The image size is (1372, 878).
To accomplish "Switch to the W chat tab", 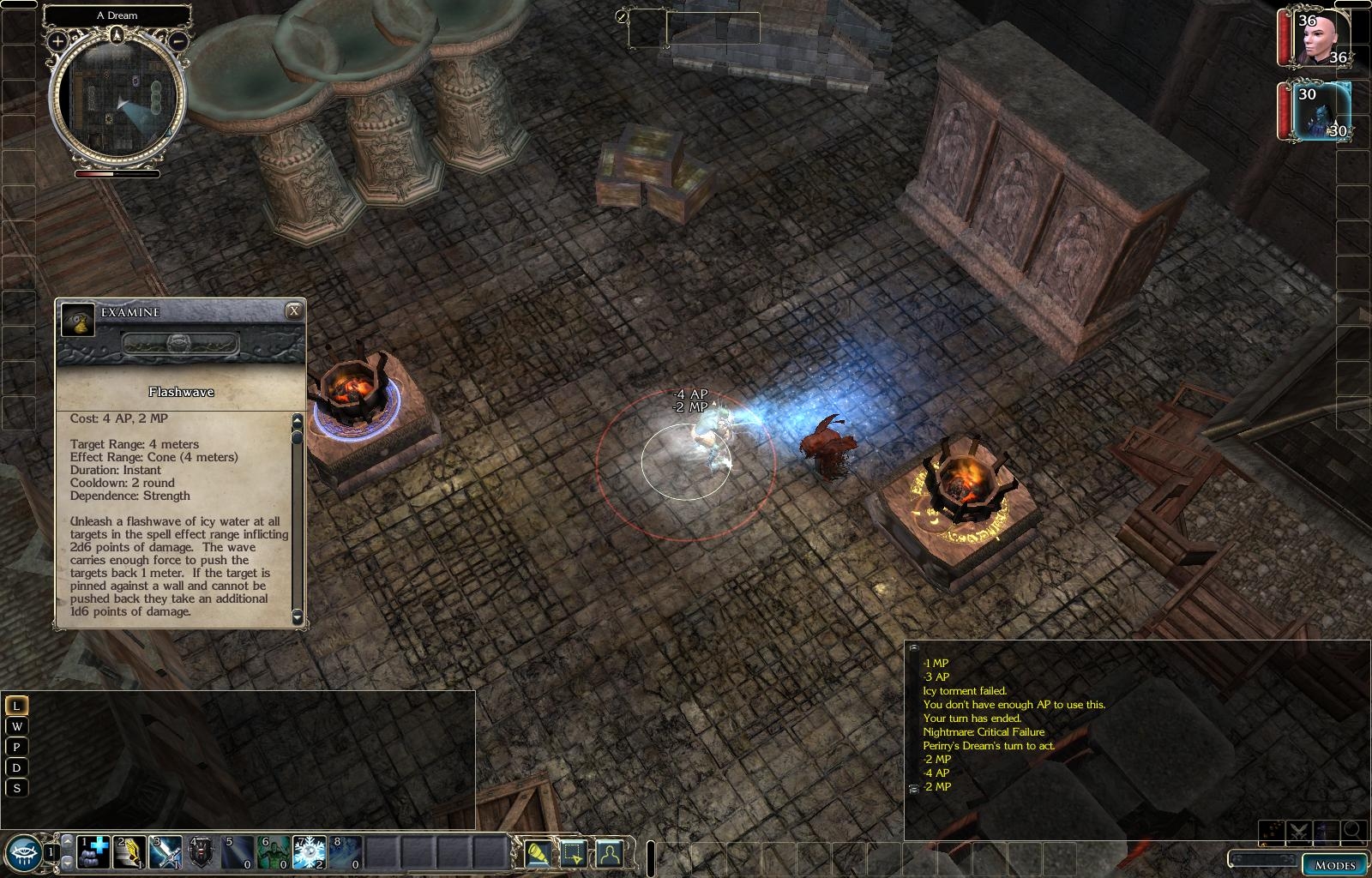I will (16, 726).
